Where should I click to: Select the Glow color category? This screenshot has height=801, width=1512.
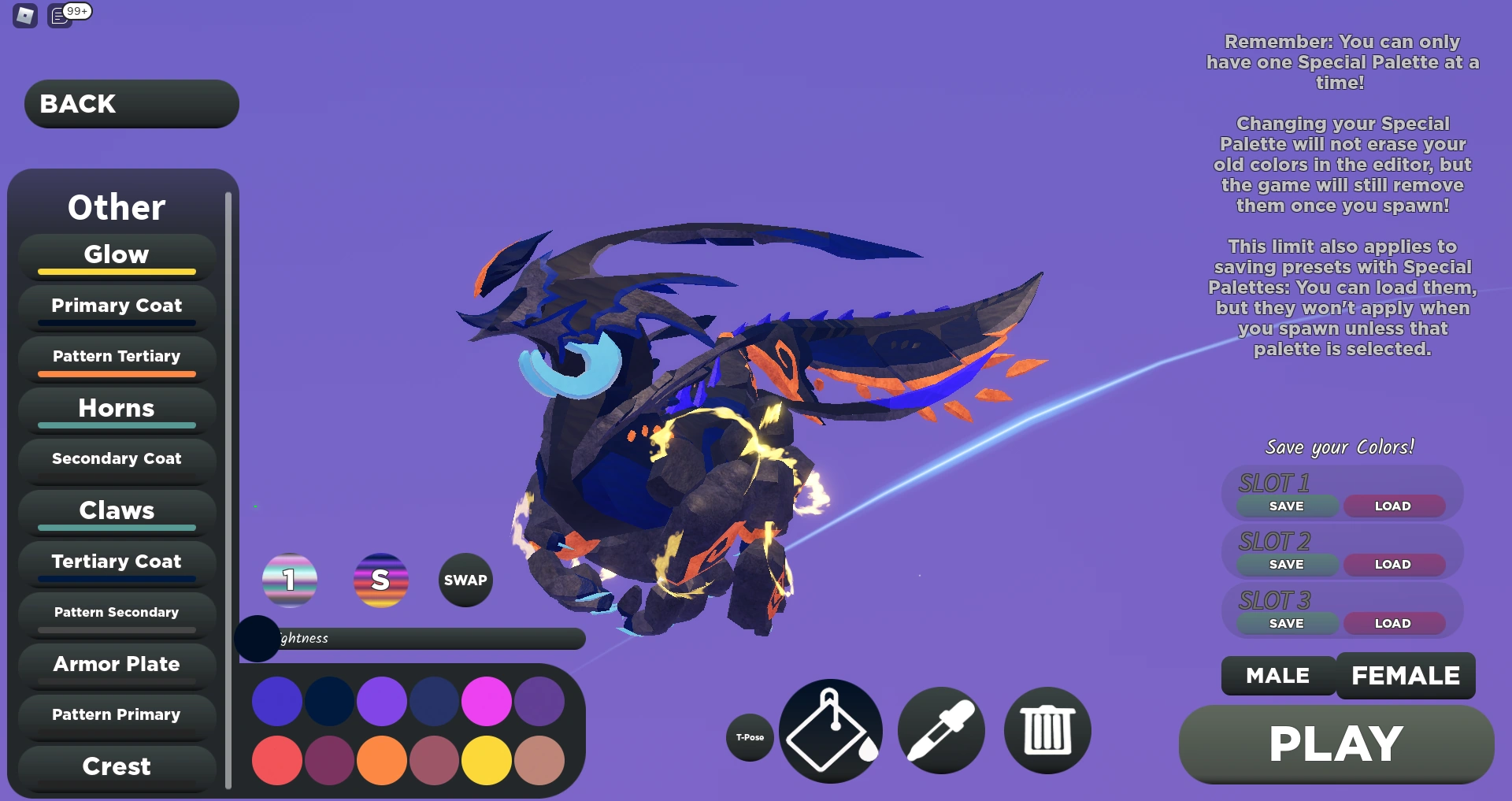pyautogui.click(x=115, y=254)
